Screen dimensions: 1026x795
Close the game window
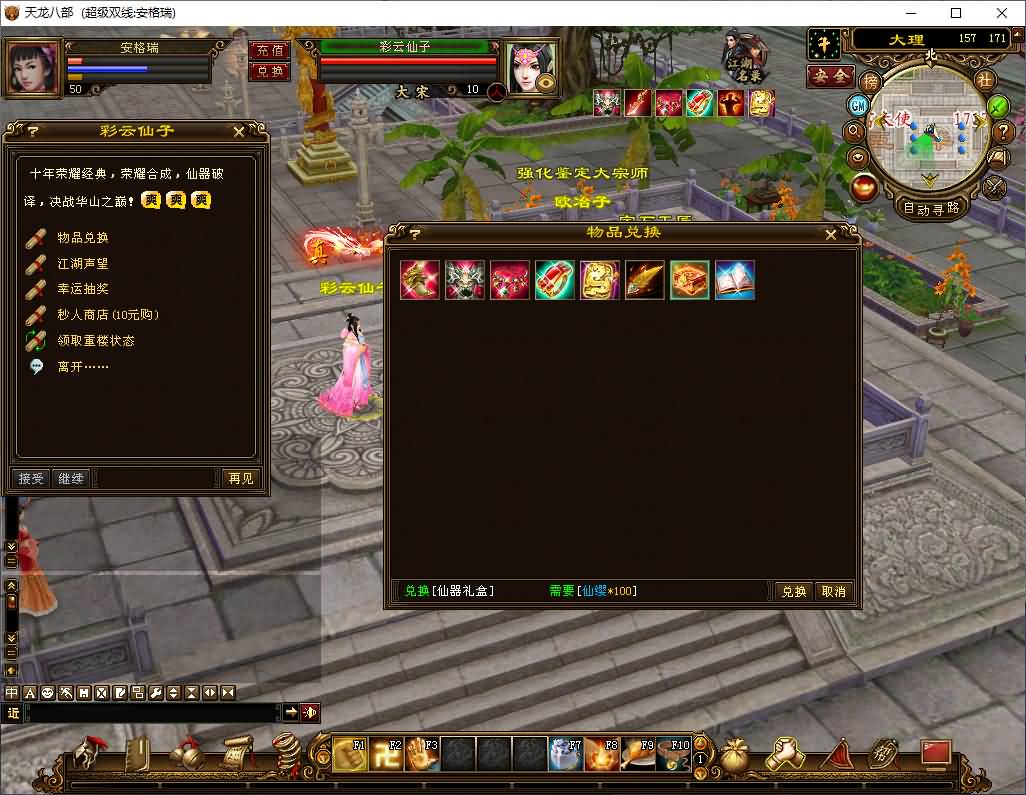pyautogui.click(x=1002, y=13)
